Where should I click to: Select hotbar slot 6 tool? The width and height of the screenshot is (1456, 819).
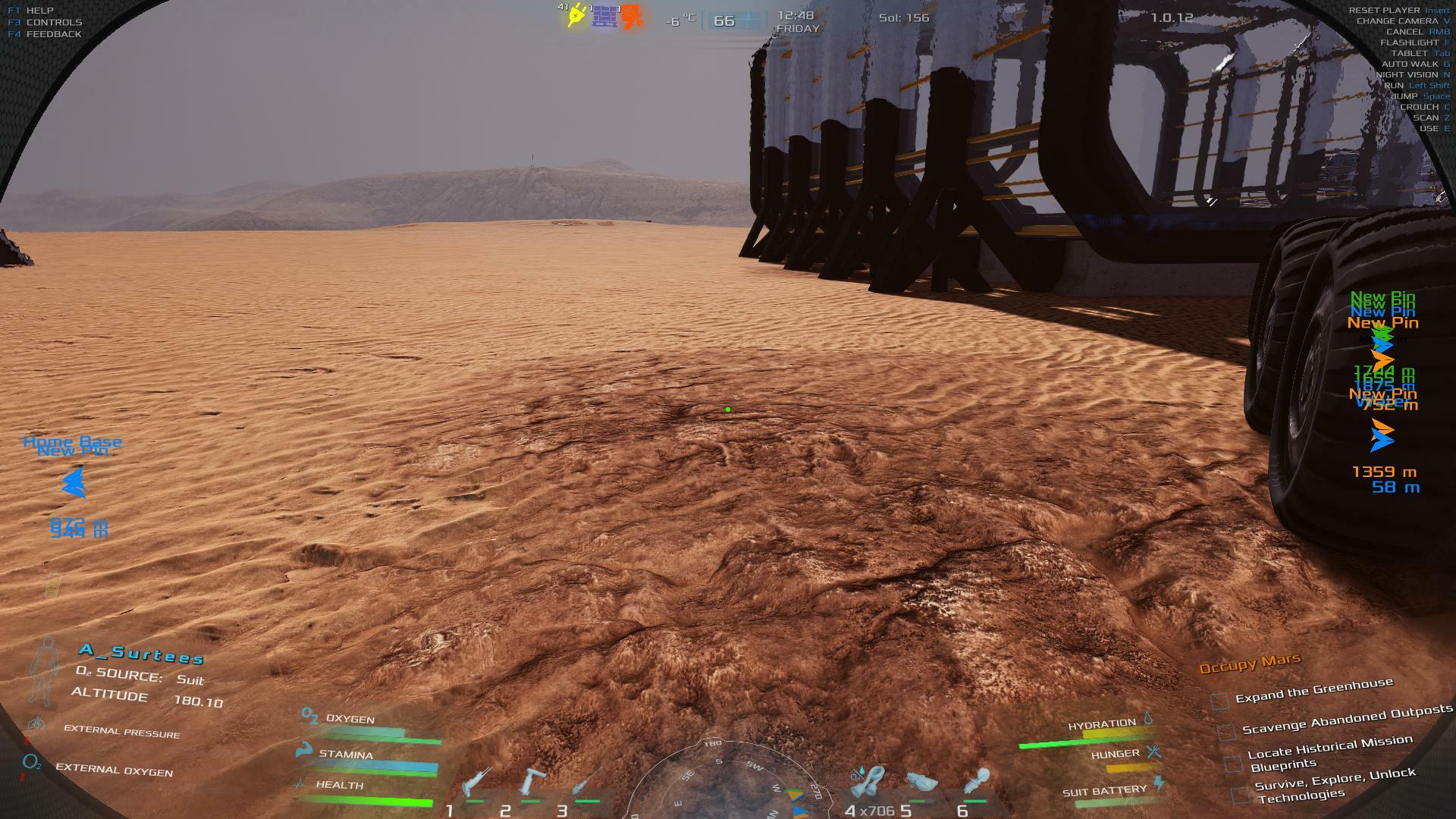977,782
